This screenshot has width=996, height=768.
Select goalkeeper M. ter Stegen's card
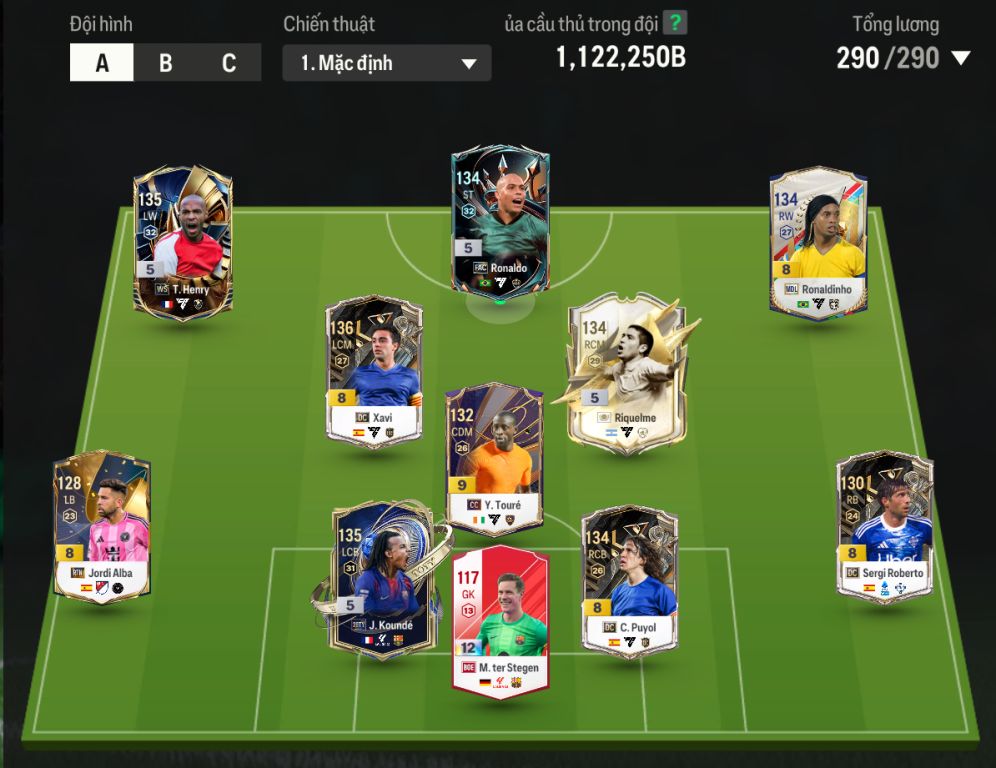[500, 621]
